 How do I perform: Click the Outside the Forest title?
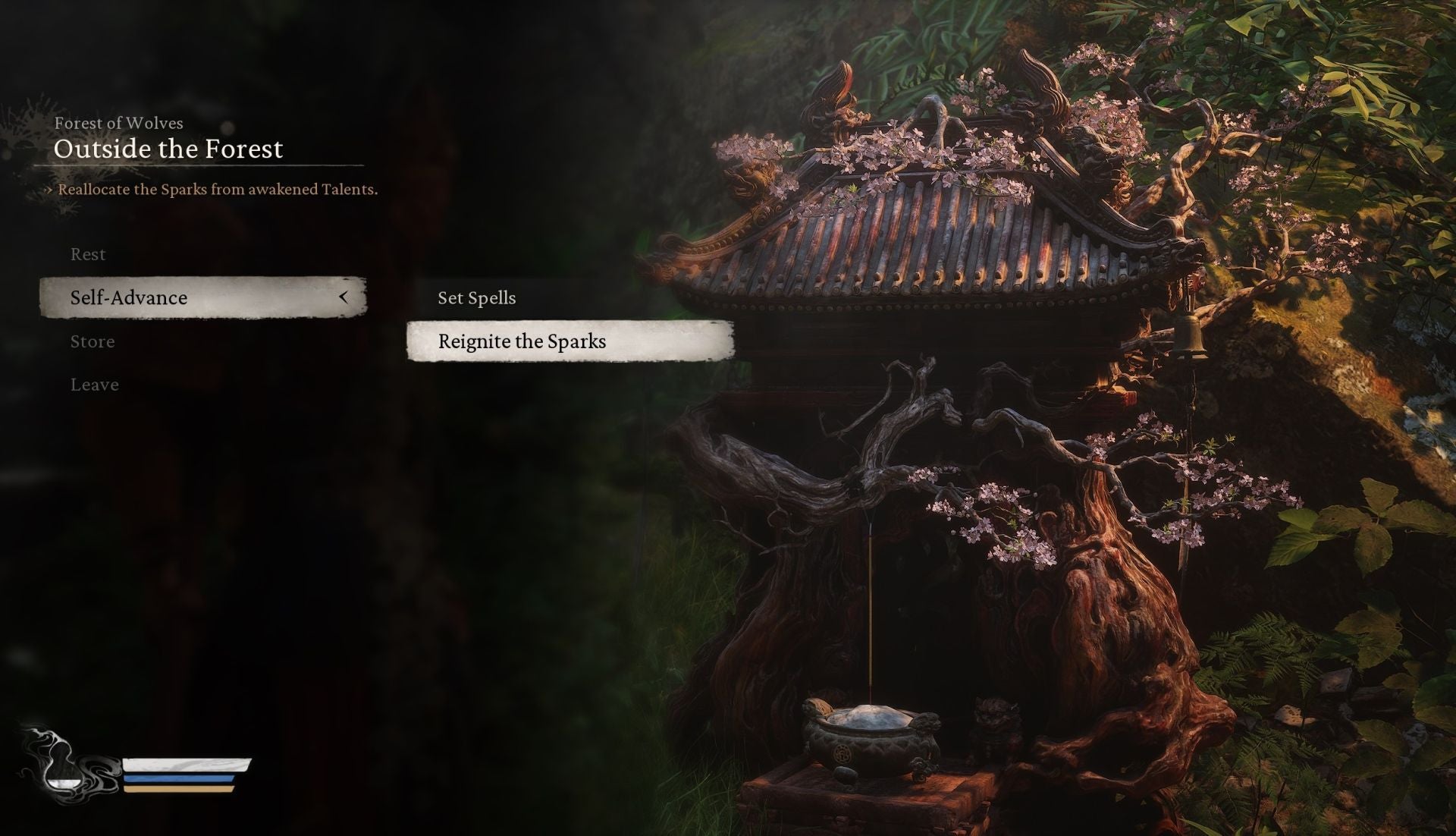[168, 149]
